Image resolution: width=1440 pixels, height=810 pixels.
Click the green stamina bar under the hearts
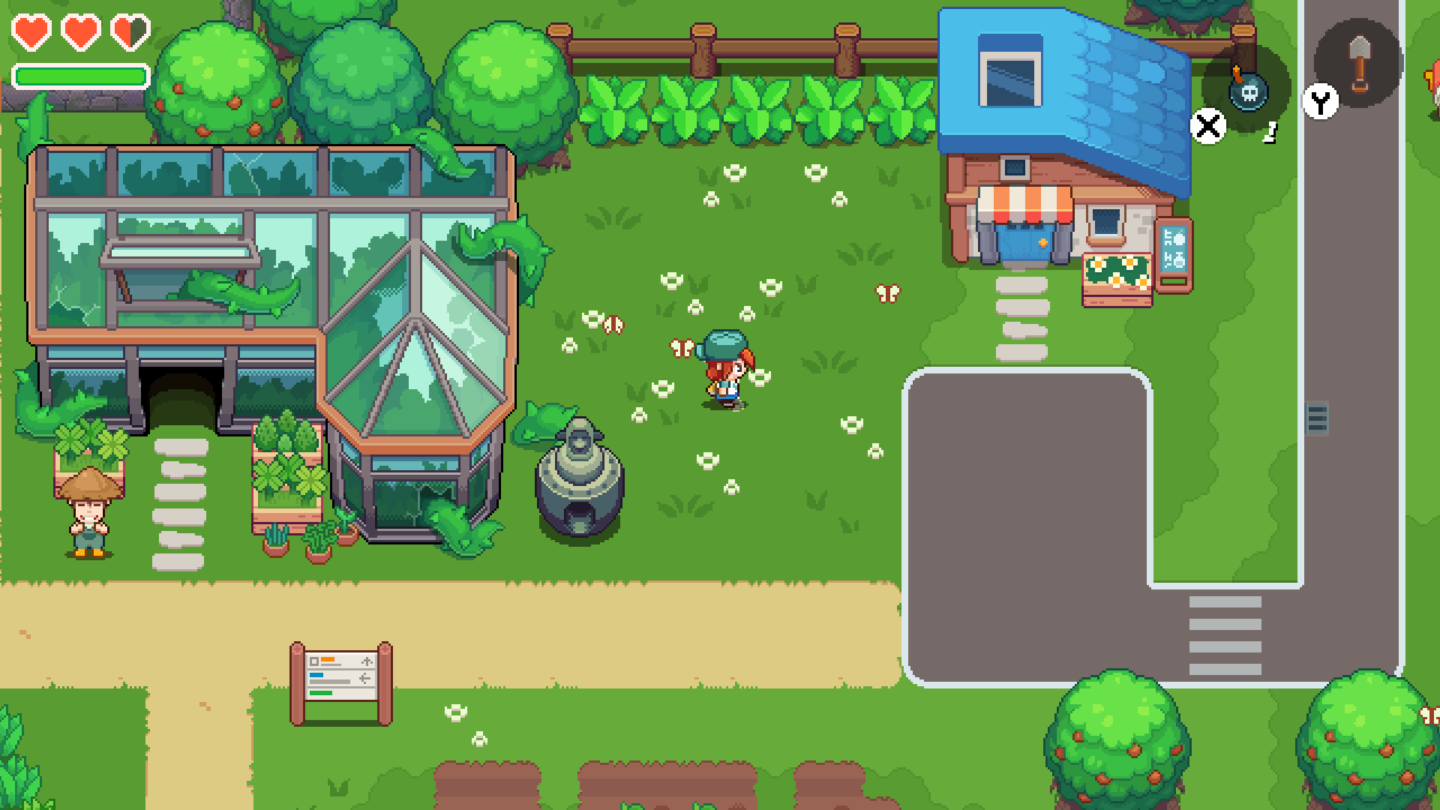(80, 75)
